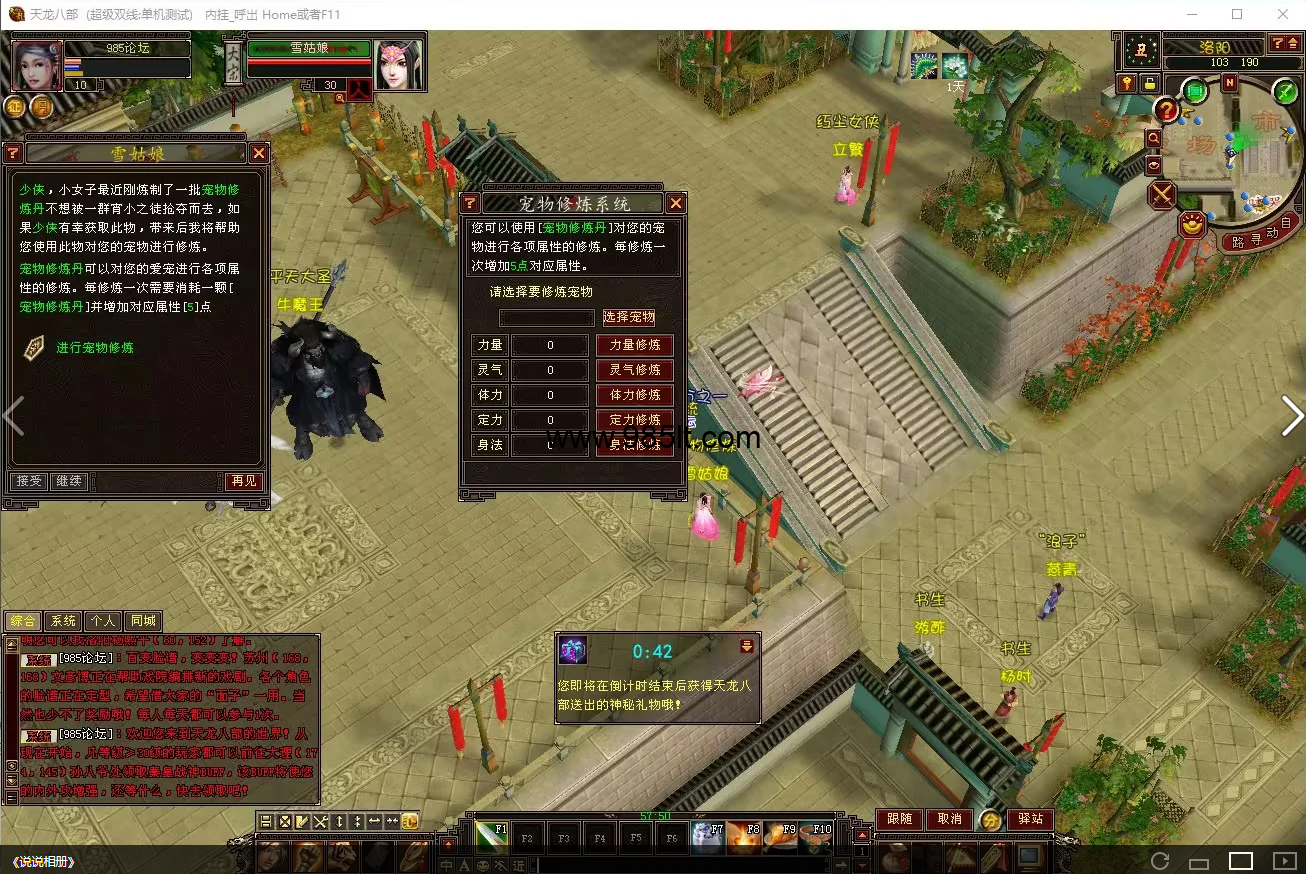
Task: Close the 宠物修炼系统 panel
Action: [x=676, y=204]
